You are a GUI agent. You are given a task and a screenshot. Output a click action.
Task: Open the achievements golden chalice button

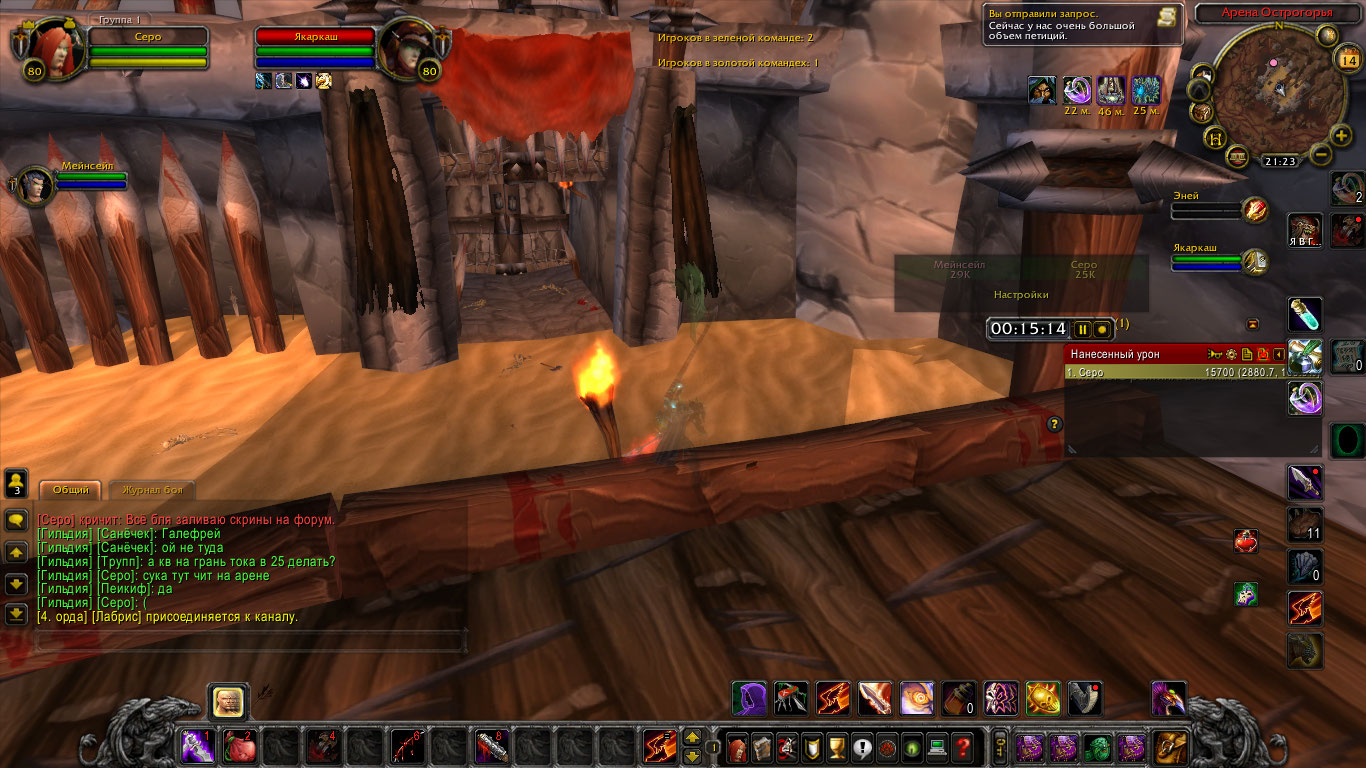pos(838,747)
